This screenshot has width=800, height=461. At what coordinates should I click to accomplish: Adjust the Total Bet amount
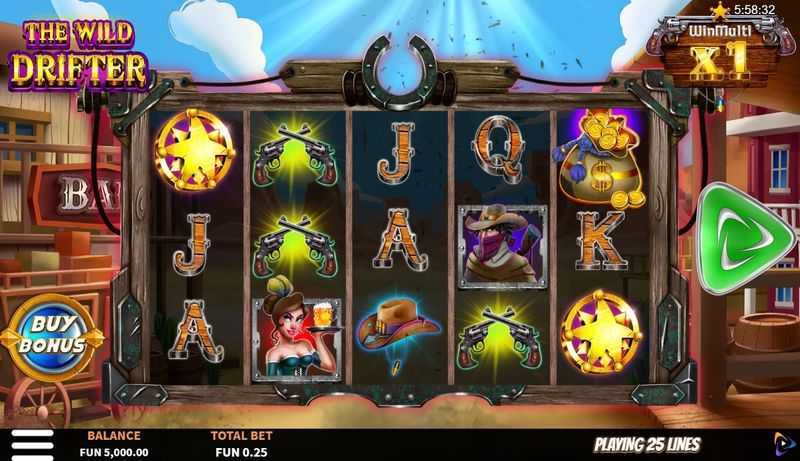(x=237, y=444)
